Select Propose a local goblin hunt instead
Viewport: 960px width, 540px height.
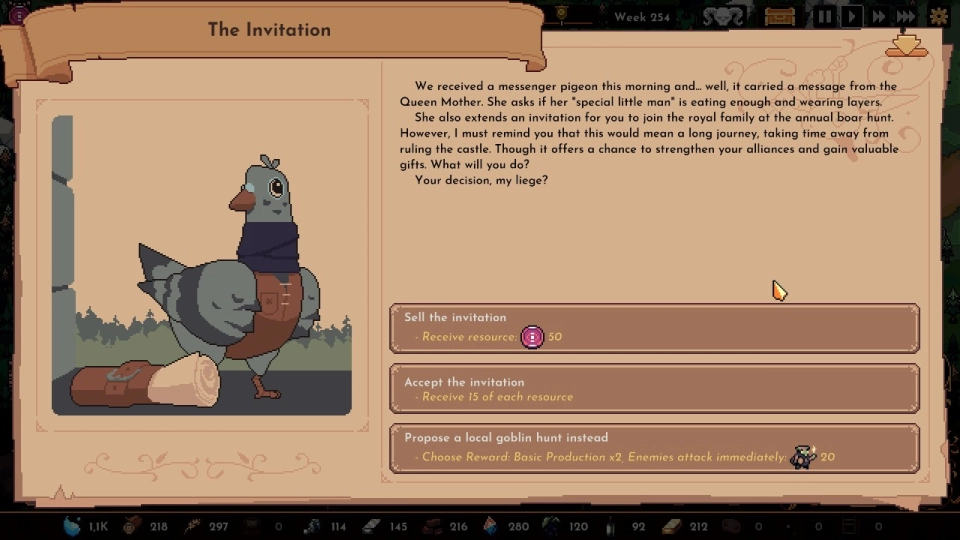pos(654,449)
